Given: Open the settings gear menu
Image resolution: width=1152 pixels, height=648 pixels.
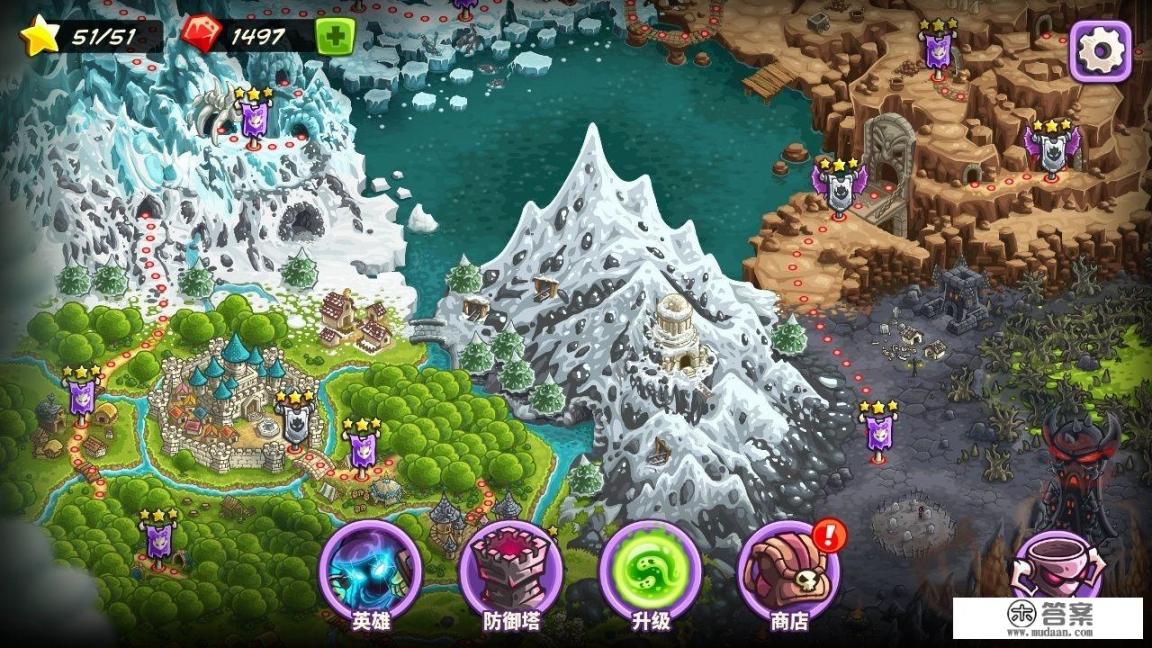Looking at the screenshot, I should tap(1100, 50).
